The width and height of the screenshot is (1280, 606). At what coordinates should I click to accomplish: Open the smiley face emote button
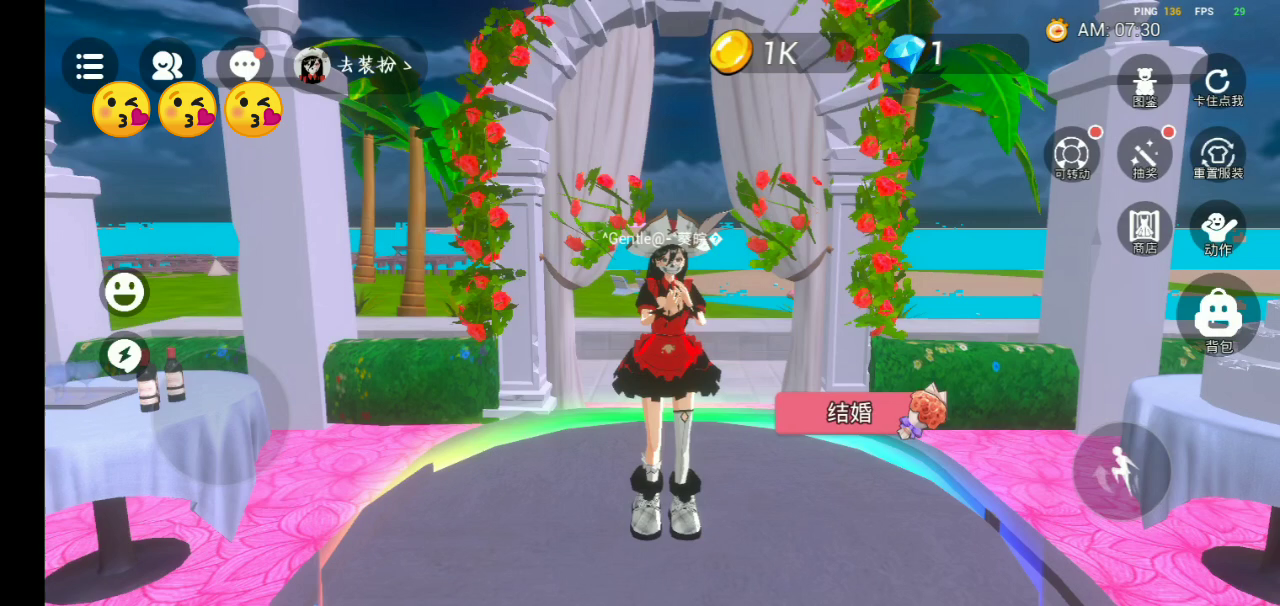124,292
